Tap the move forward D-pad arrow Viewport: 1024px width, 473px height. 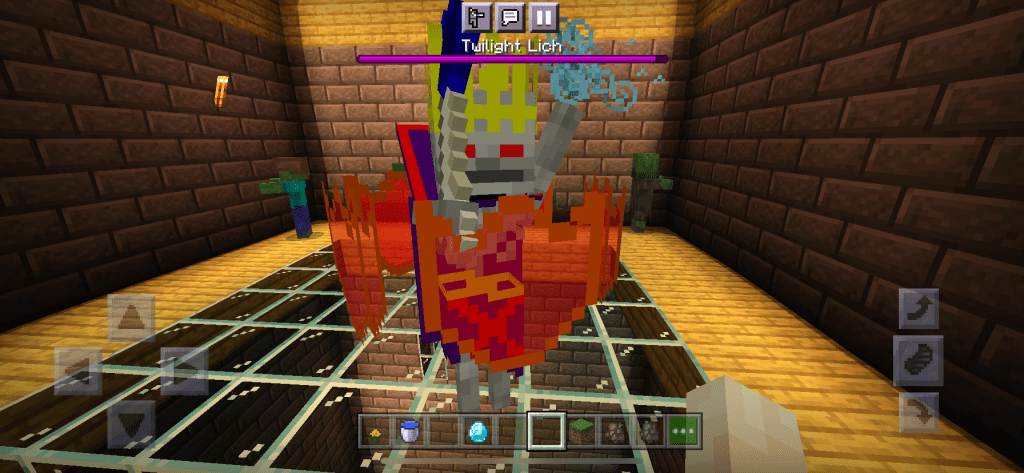point(130,318)
